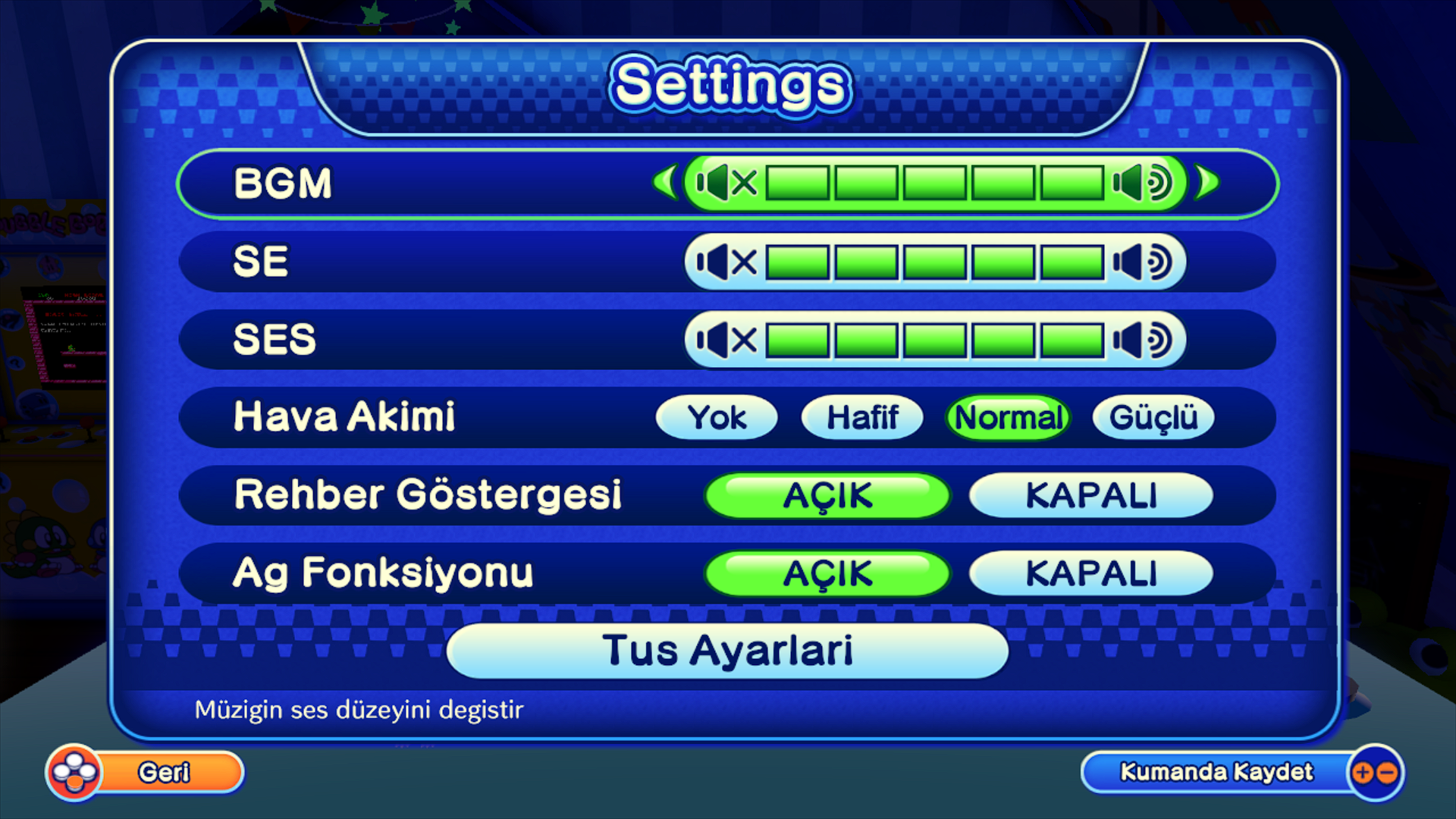Click the plus icon beside Kumanda Kaydet
1456x819 pixels.
click(1363, 772)
